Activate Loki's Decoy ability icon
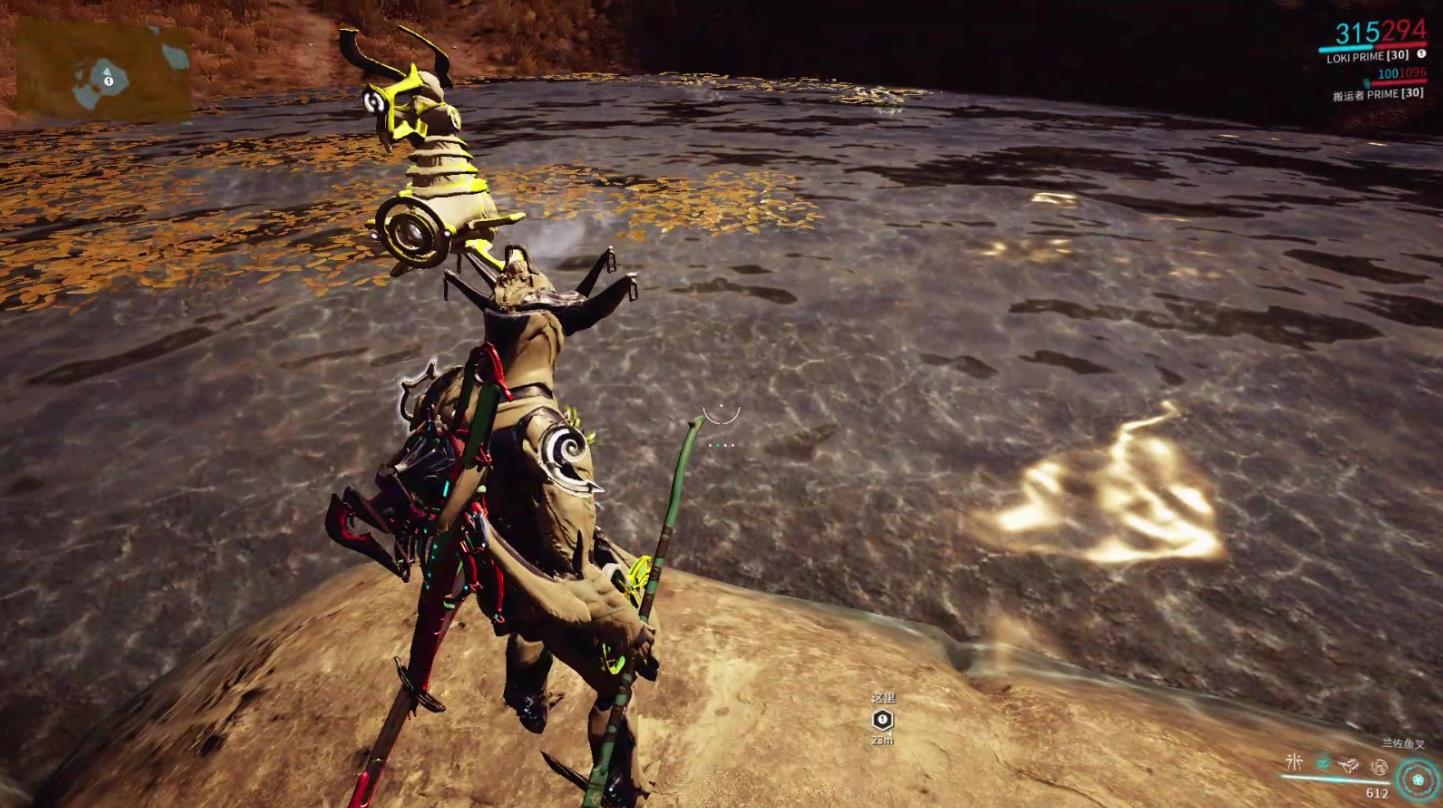This screenshot has height=808, width=1443. tap(1294, 763)
